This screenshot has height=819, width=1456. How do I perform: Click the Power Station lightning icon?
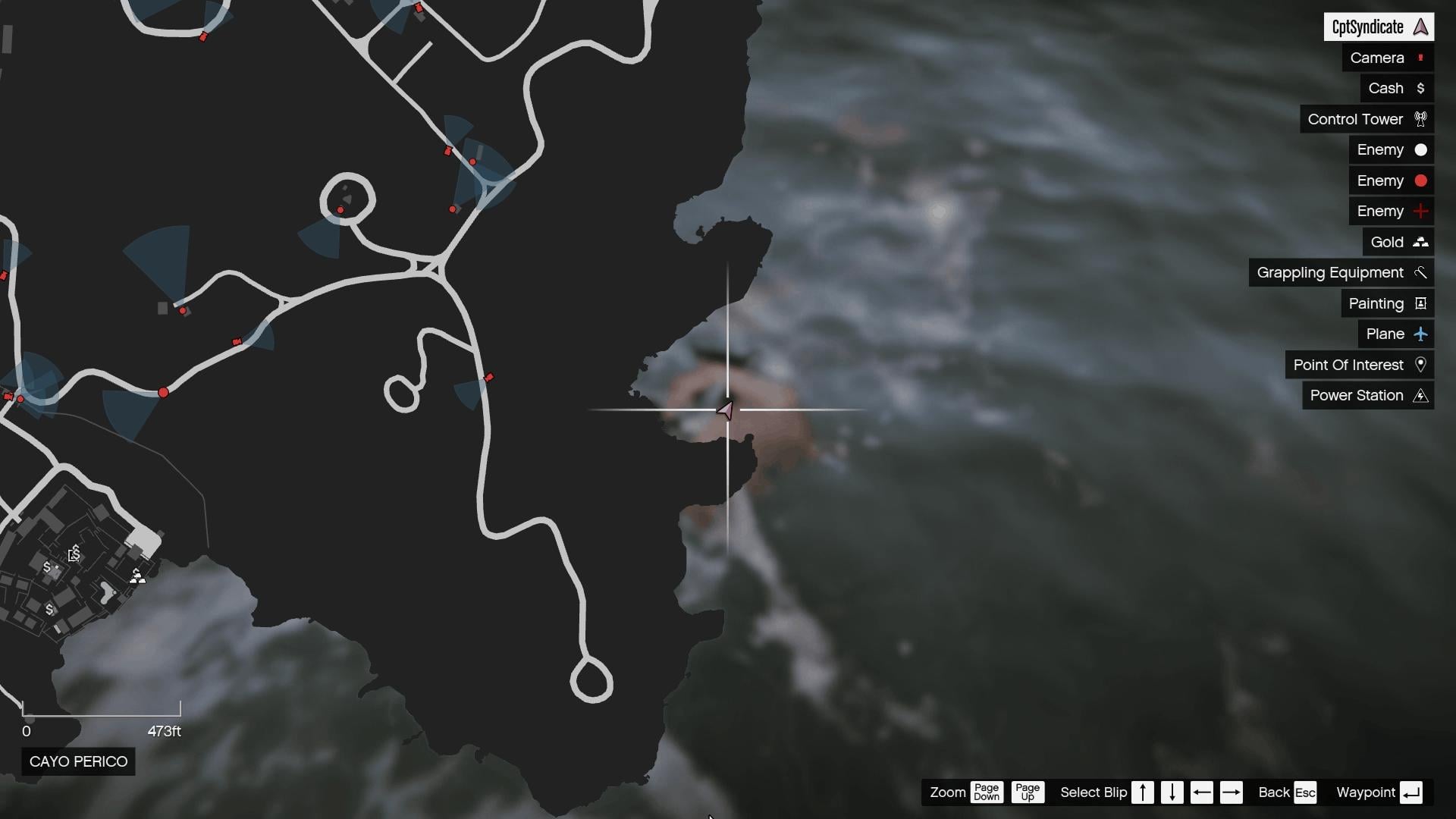(1421, 395)
